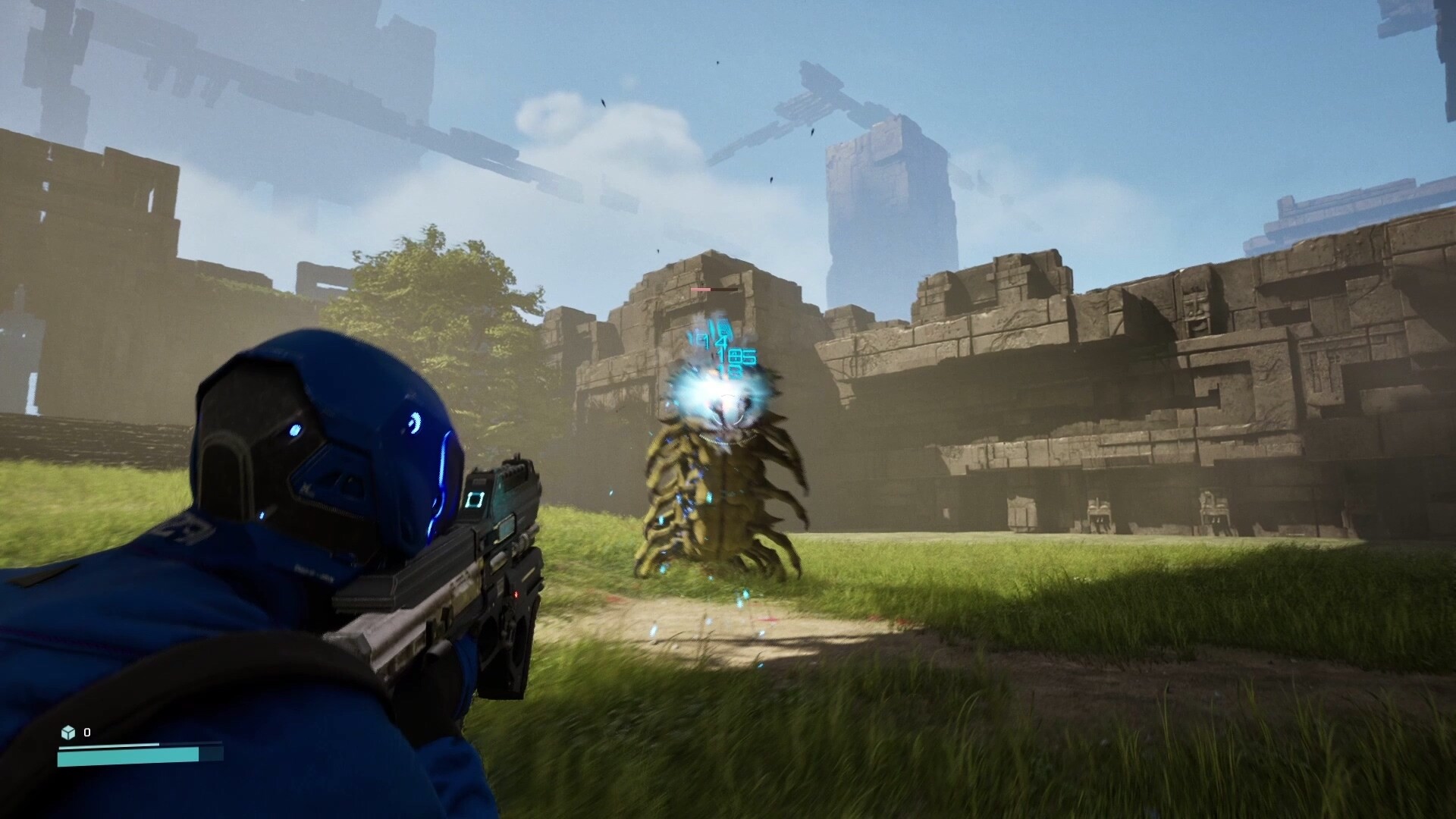The width and height of the screenshot is (1456, 819).
Task: Select the resource counter showing 0
Action: (86, 733)
